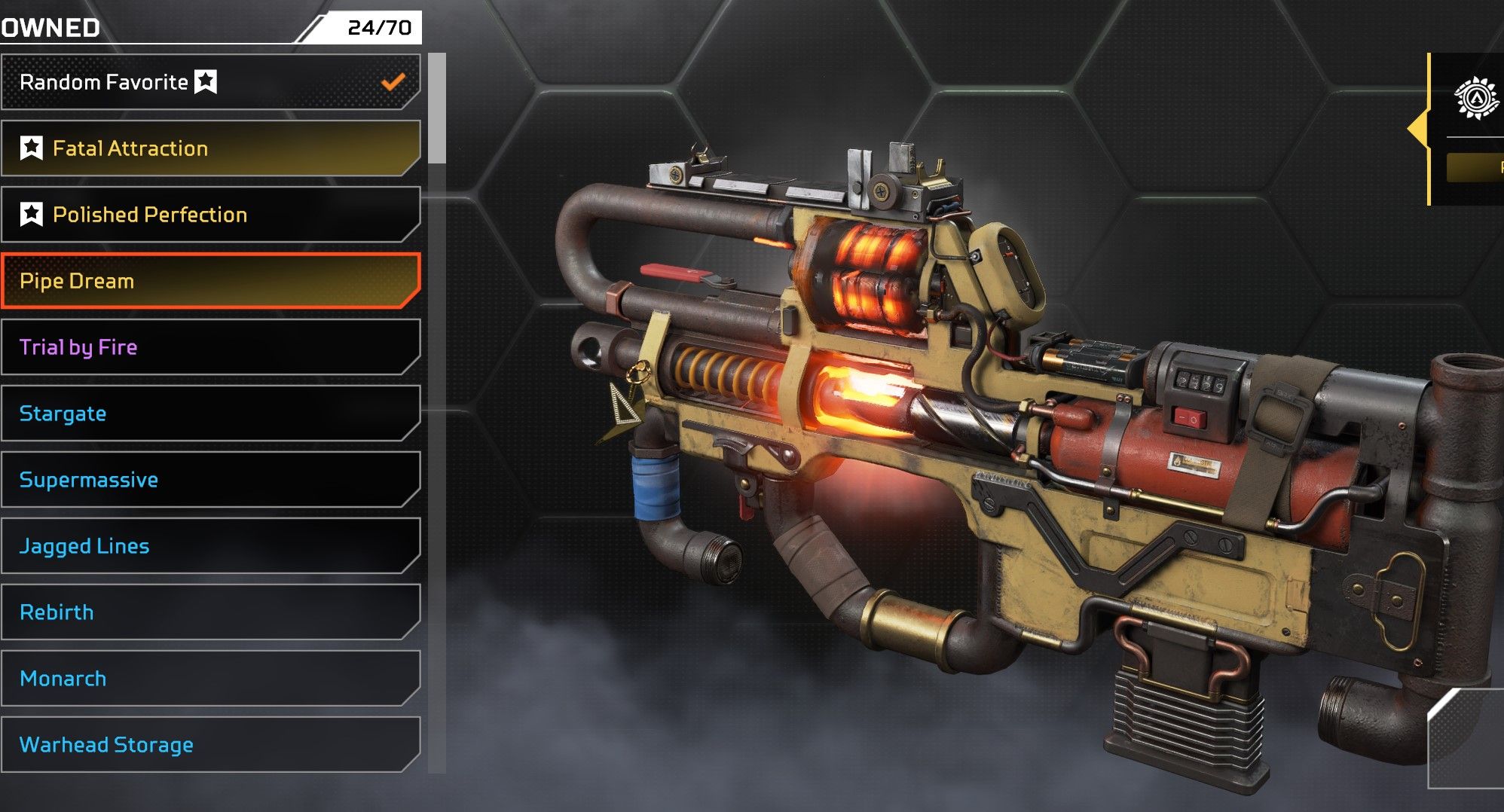Select the Stargate skin
Screen dimensions: 1504x812
tap(209, 414)
